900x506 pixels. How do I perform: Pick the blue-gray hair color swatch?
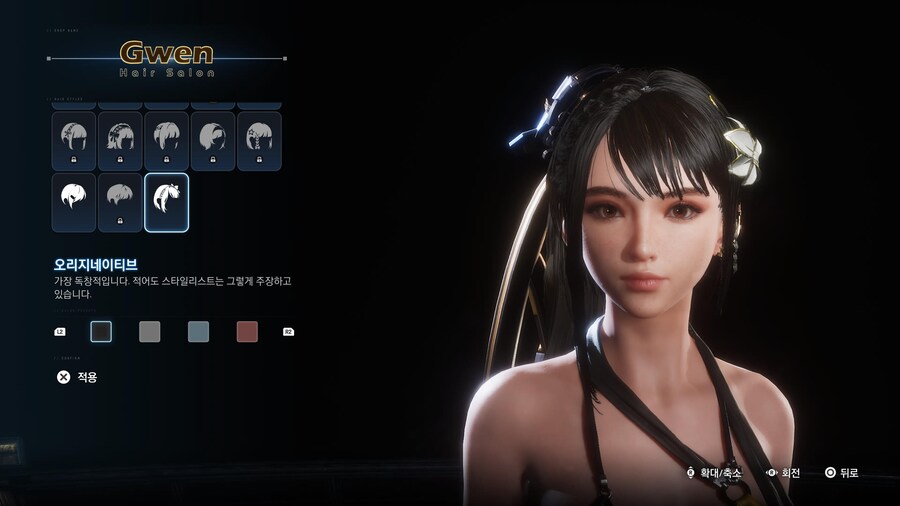point(198,332)
